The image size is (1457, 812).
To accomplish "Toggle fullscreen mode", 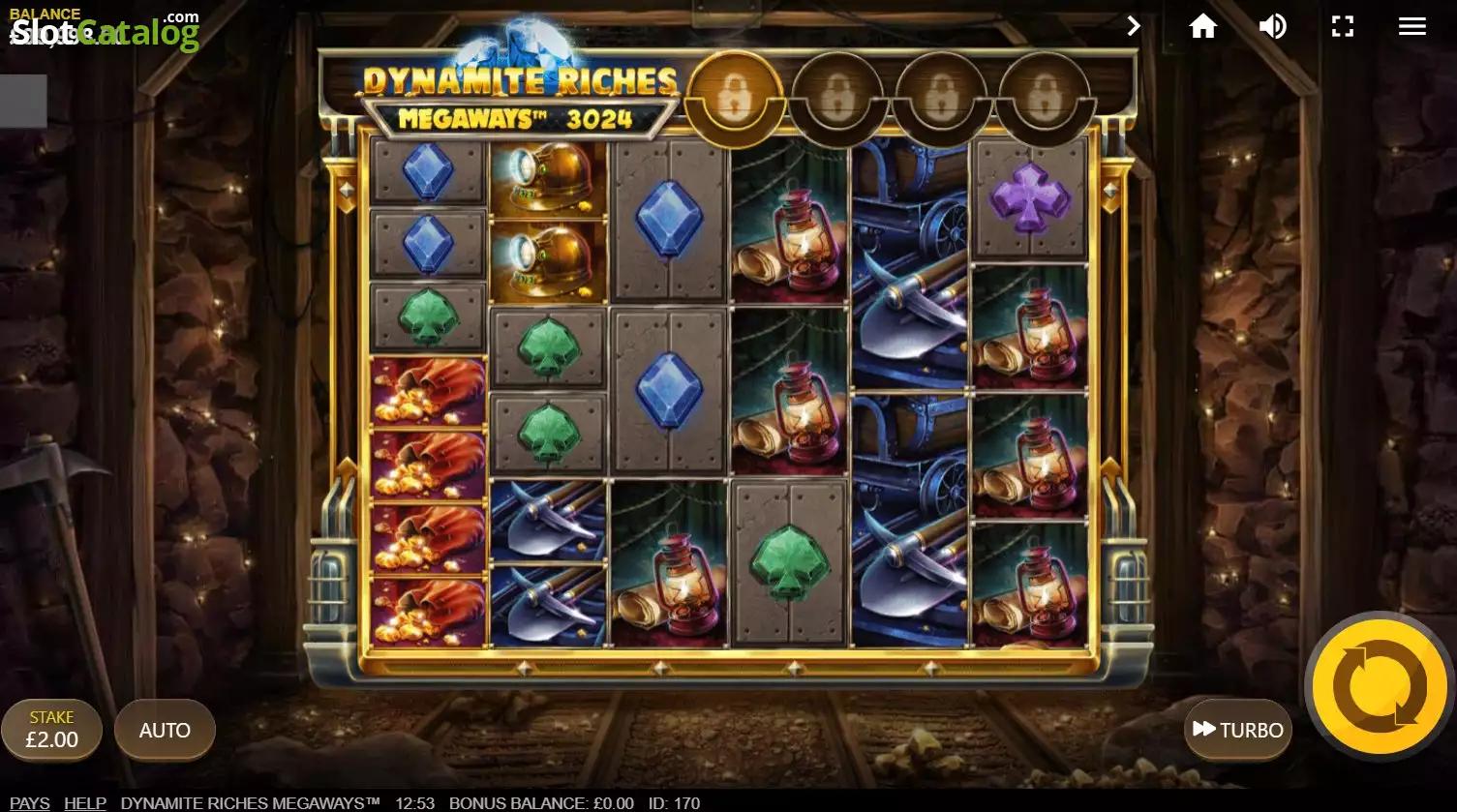I will click(1342, 26).
